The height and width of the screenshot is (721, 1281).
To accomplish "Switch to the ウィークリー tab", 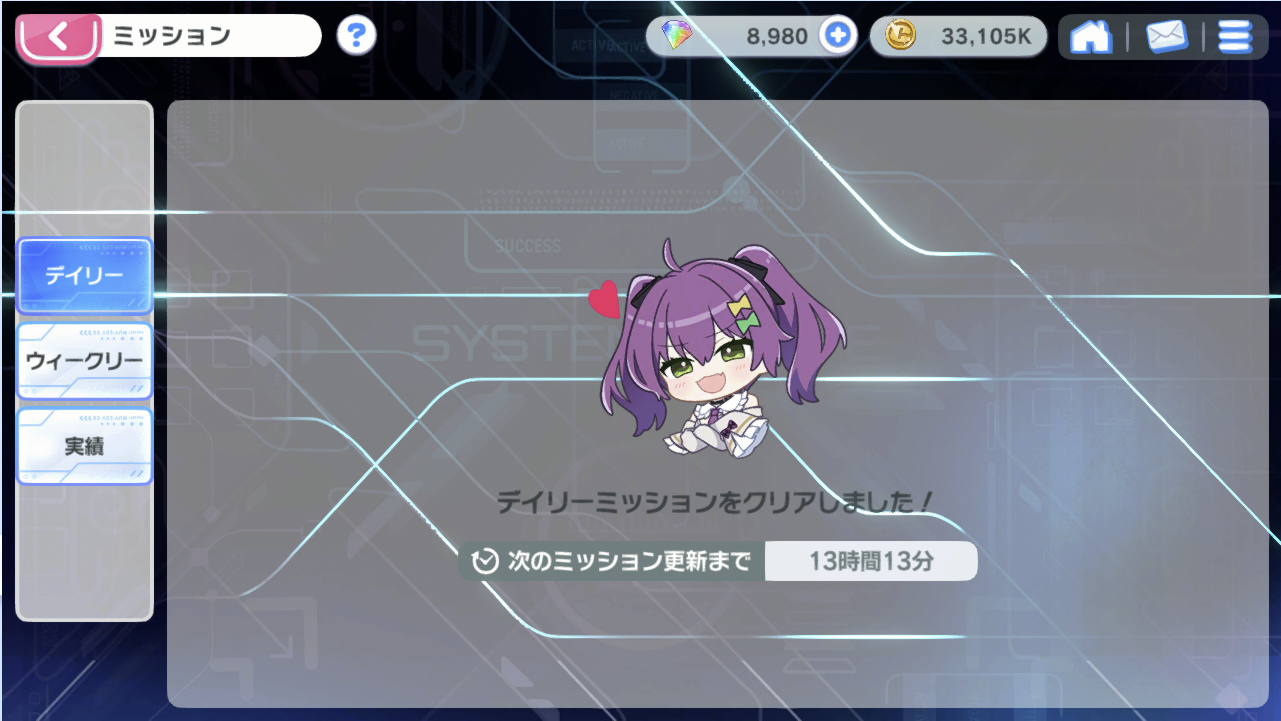I will click(x=84, y=361).
